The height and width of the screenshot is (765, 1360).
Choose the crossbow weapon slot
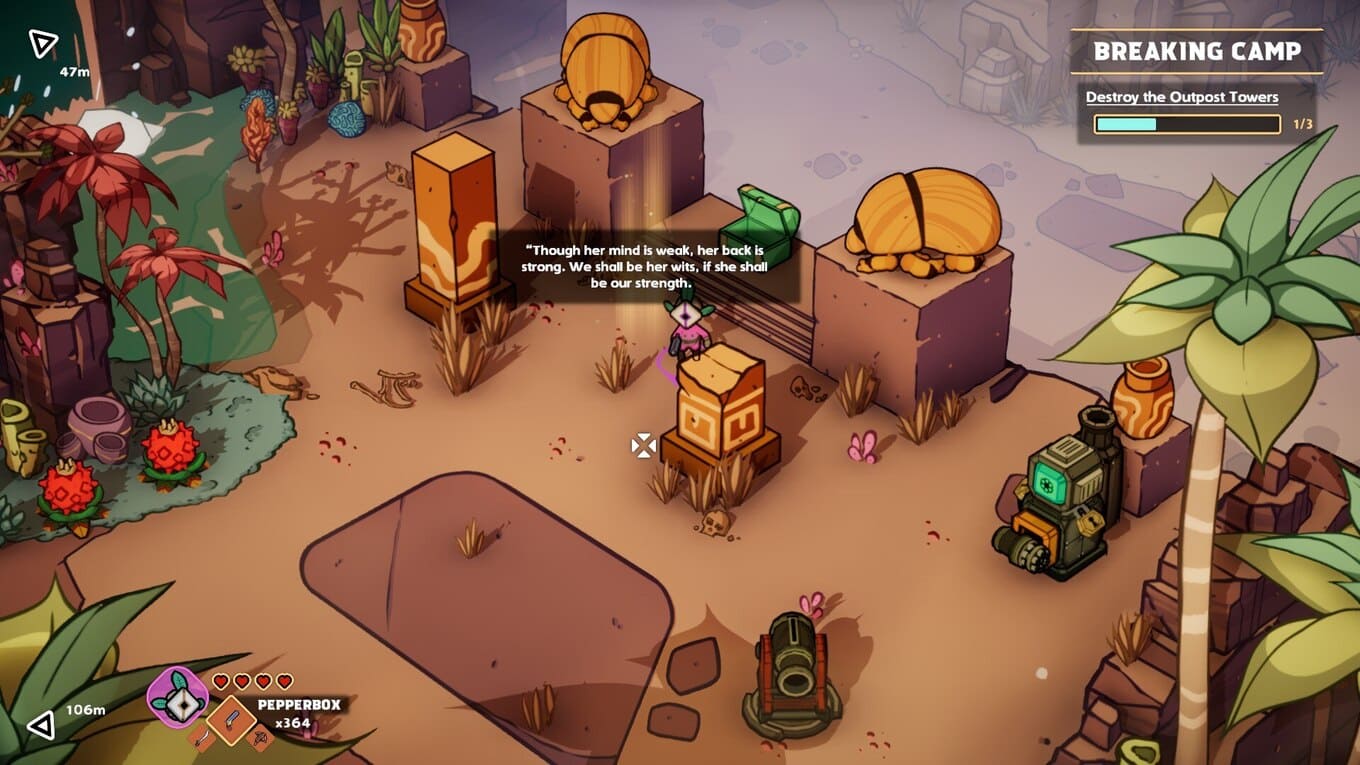259,739
